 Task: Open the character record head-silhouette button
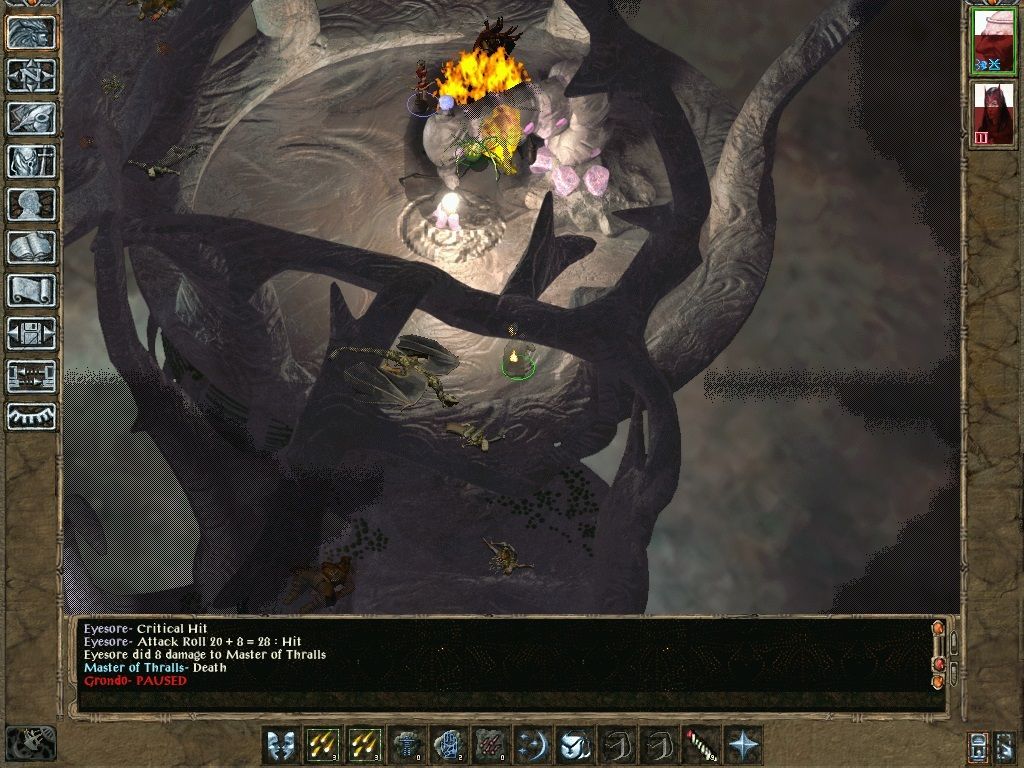click(31, 204)
